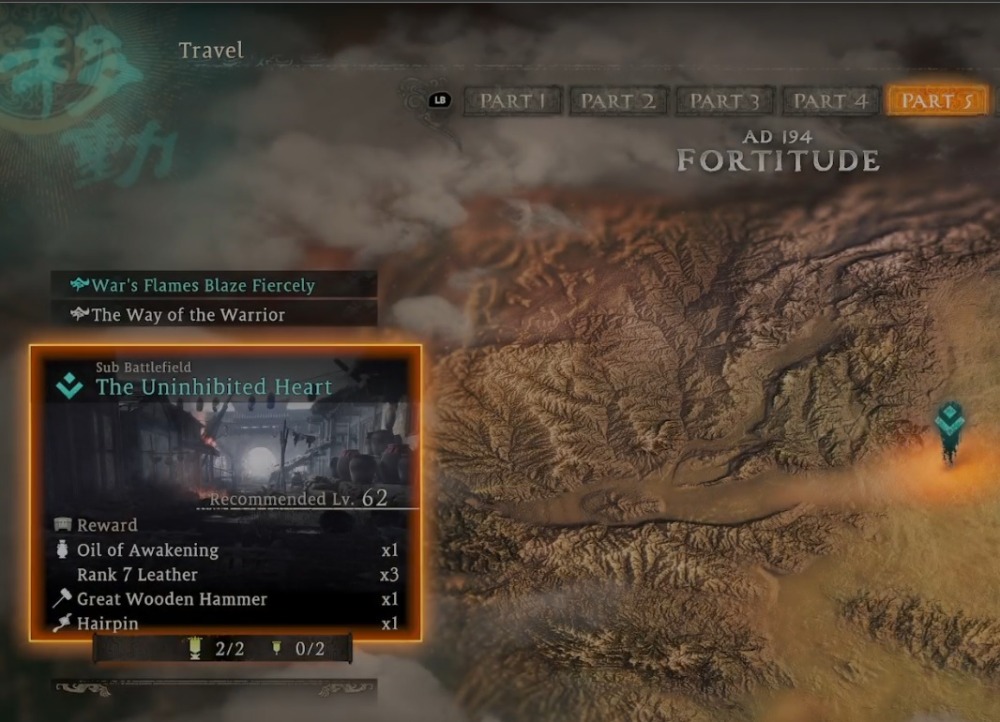Click the teal battlefield marker on map
Image resolution: width=1000 pixels, height=722 pixels.
[x=949, y=425]
